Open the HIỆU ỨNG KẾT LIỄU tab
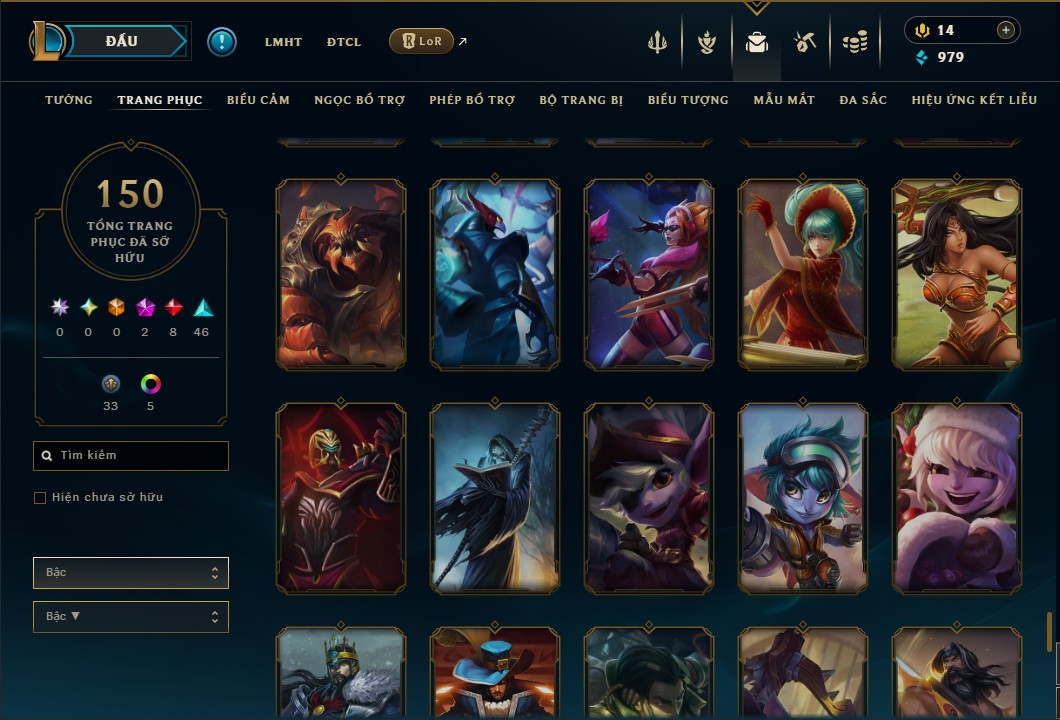This screenshot has height=720, width=1060. coord(974,100)
